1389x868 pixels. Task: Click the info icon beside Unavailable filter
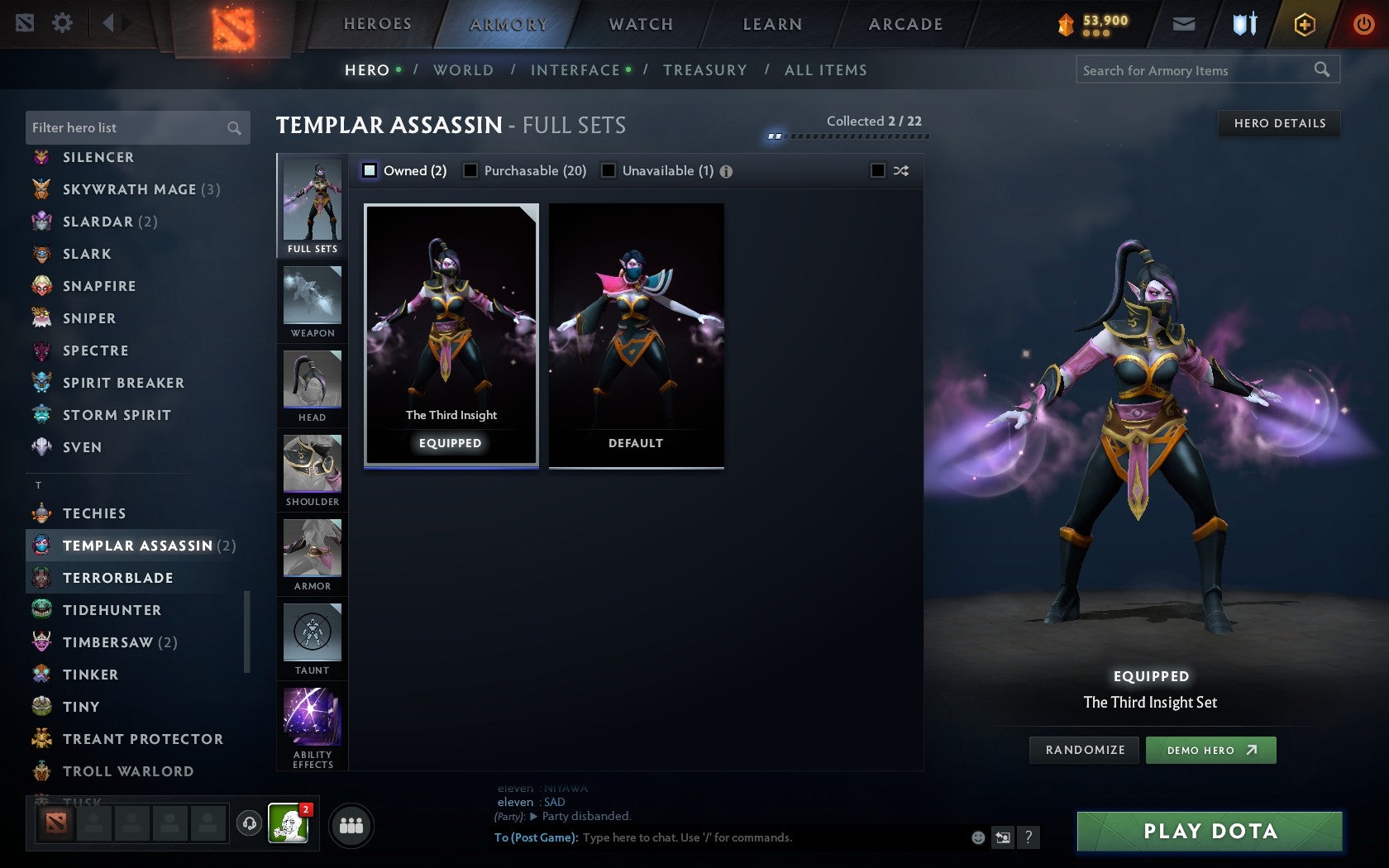[726, 171]
